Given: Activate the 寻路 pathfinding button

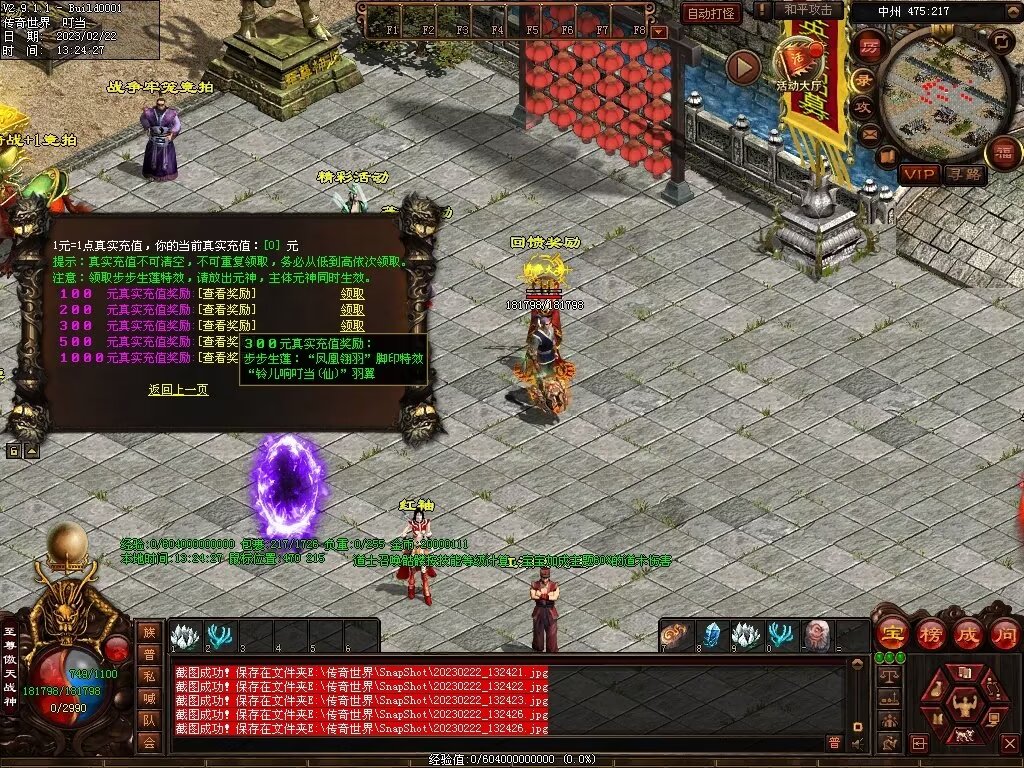Looking at the screenshot, I should click(x=964, y=174).
